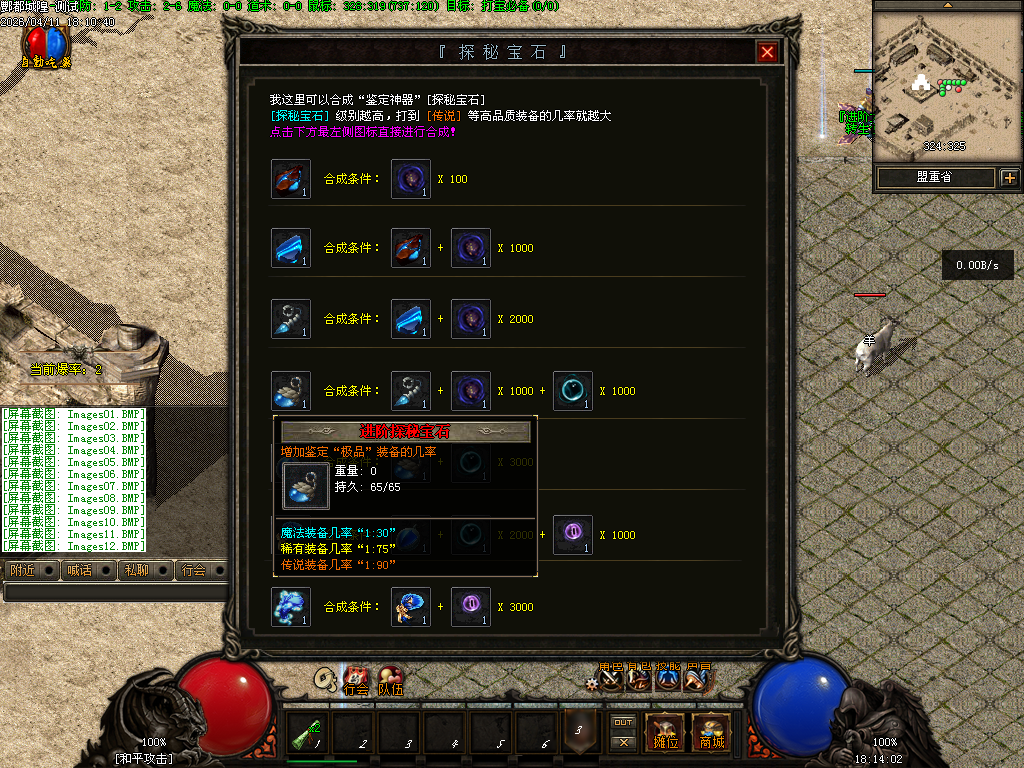
Task: Switch to the 喊话 chat channel
Action: pos(78,570)
